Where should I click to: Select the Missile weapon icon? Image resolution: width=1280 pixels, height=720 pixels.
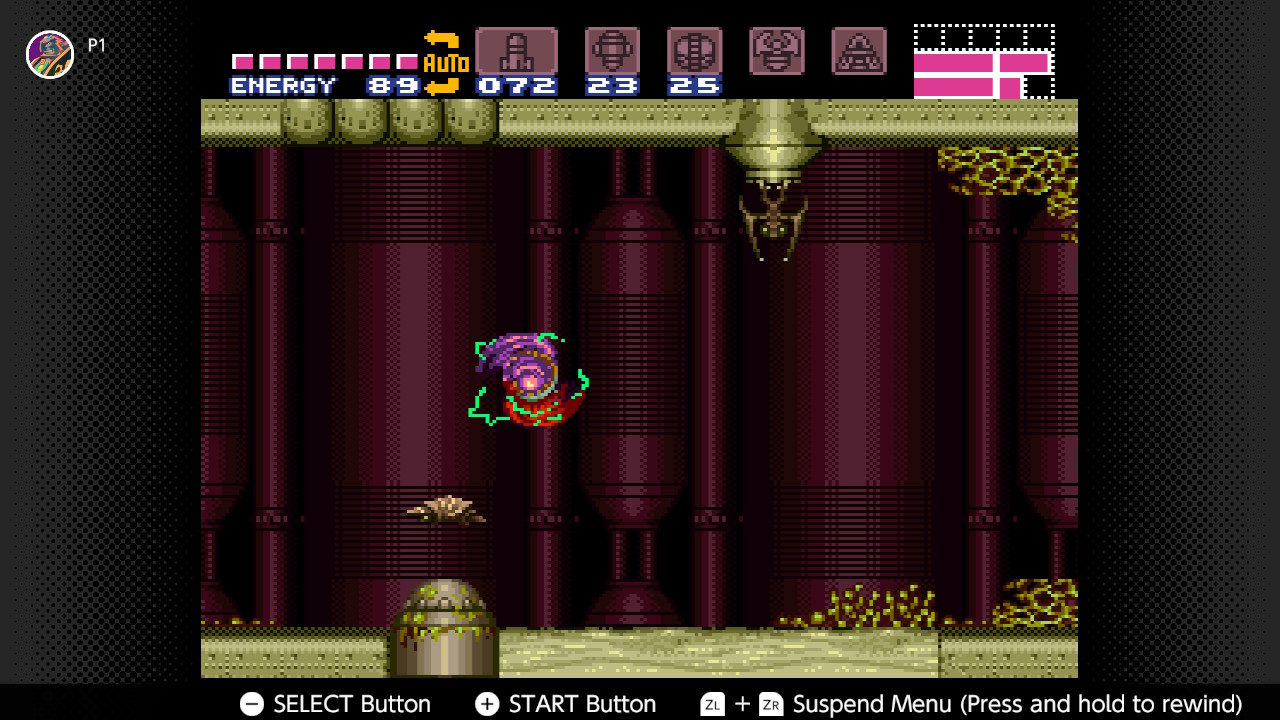(516, 48)
